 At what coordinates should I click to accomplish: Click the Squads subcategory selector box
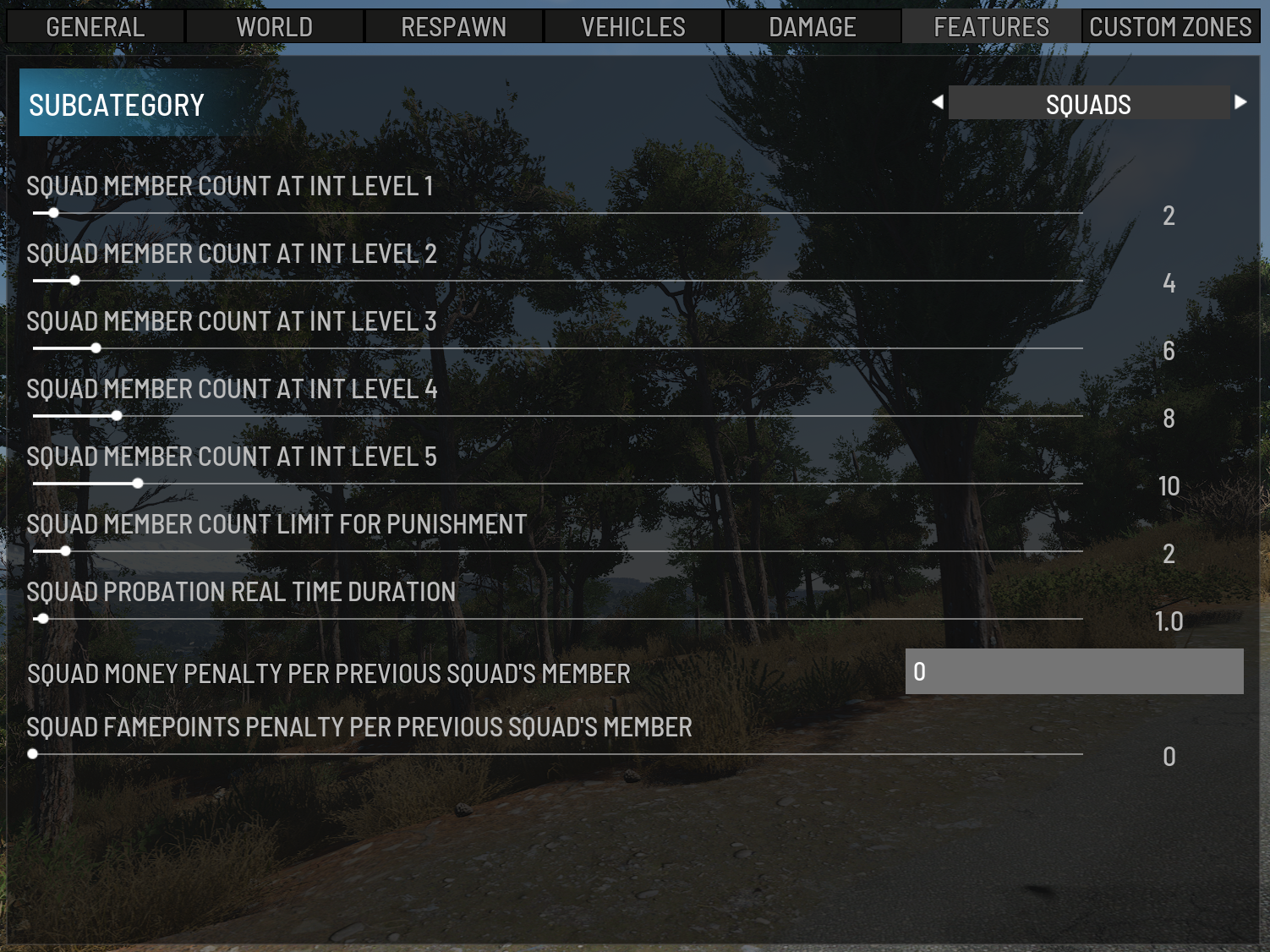[x=1088, y=103]
